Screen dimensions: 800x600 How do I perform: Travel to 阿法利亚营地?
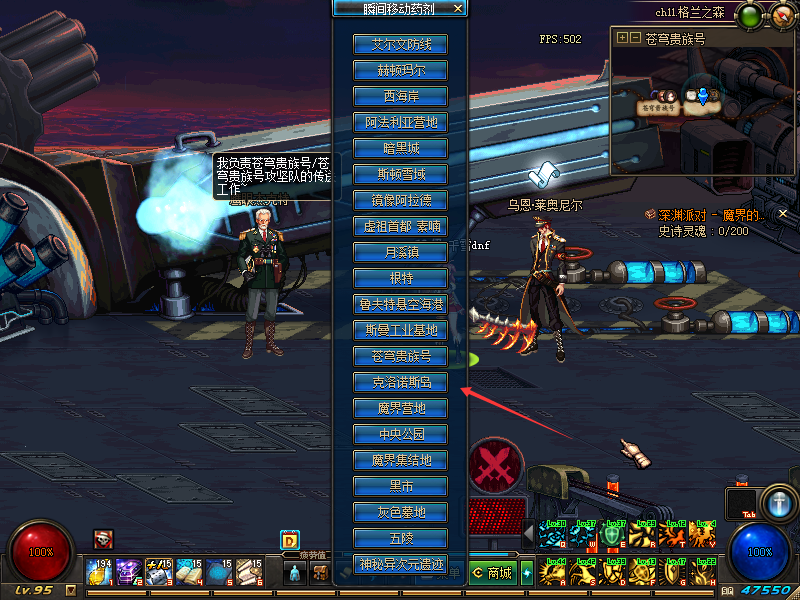pyautogui.click(x=400, y=122)
